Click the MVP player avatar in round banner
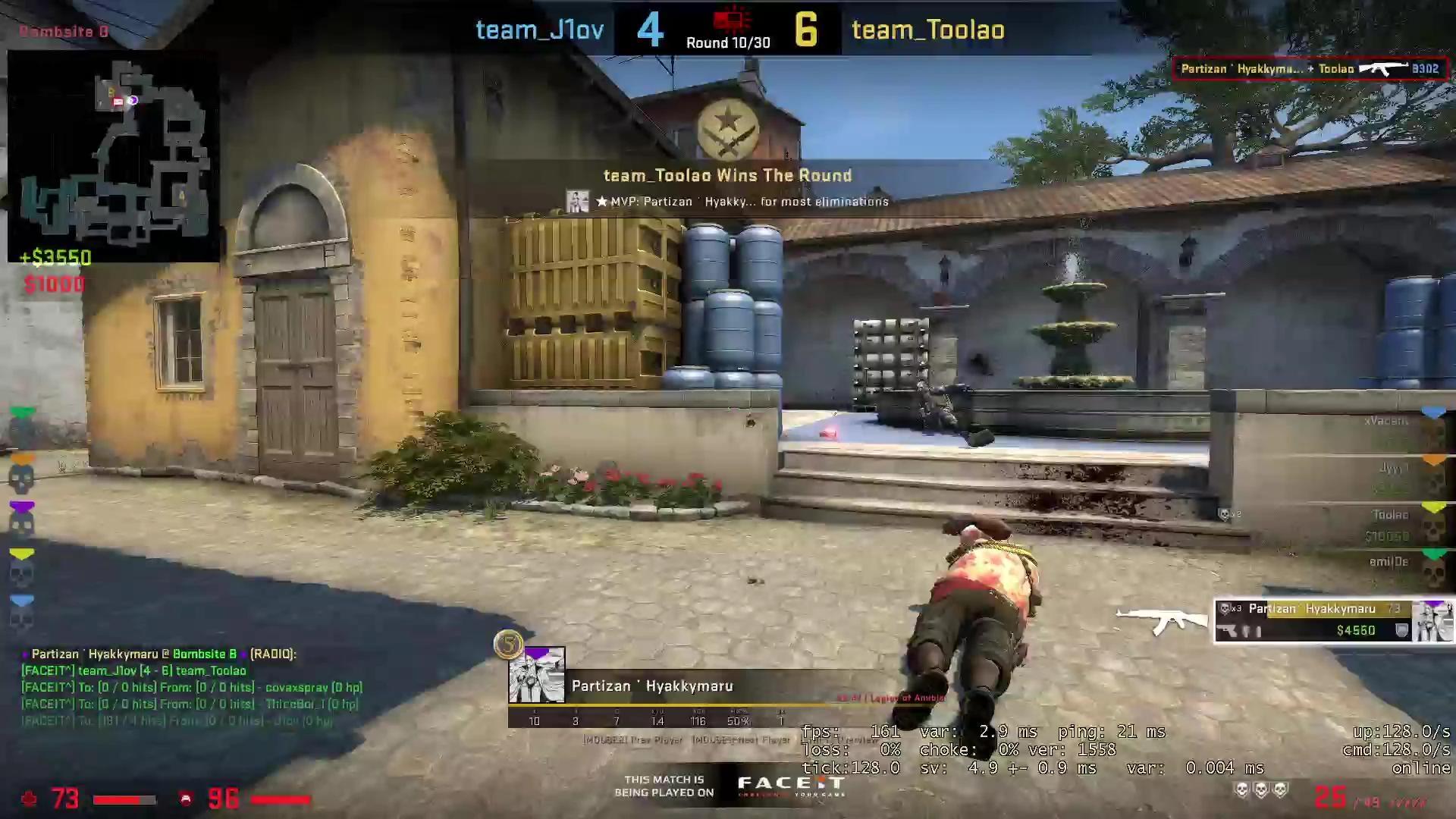 (577, 202)
